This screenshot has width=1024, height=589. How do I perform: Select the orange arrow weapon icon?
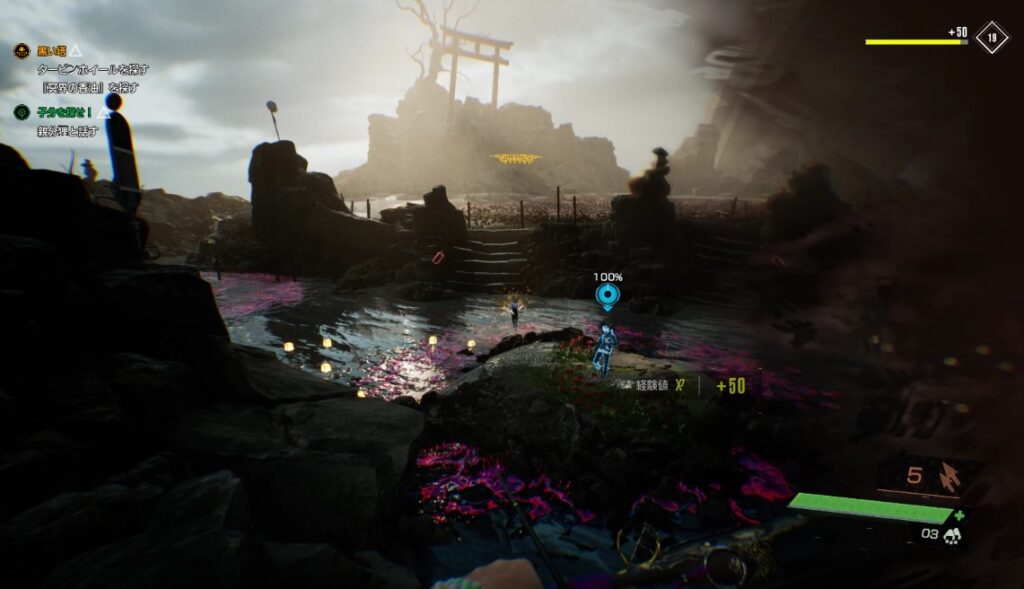pyautogui.click(x=949, y=478)
